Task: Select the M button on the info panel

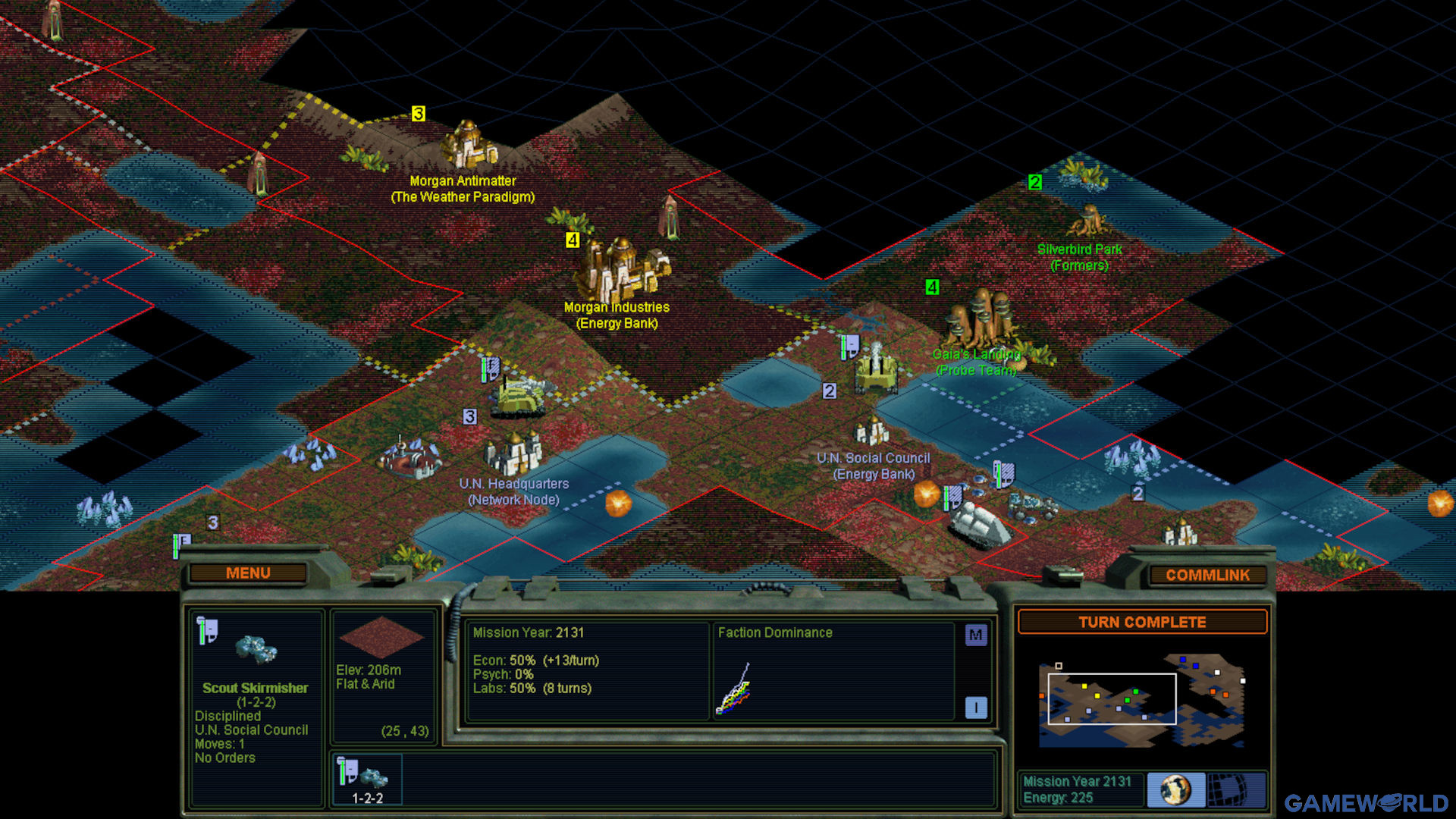Action: pos(976,635)
